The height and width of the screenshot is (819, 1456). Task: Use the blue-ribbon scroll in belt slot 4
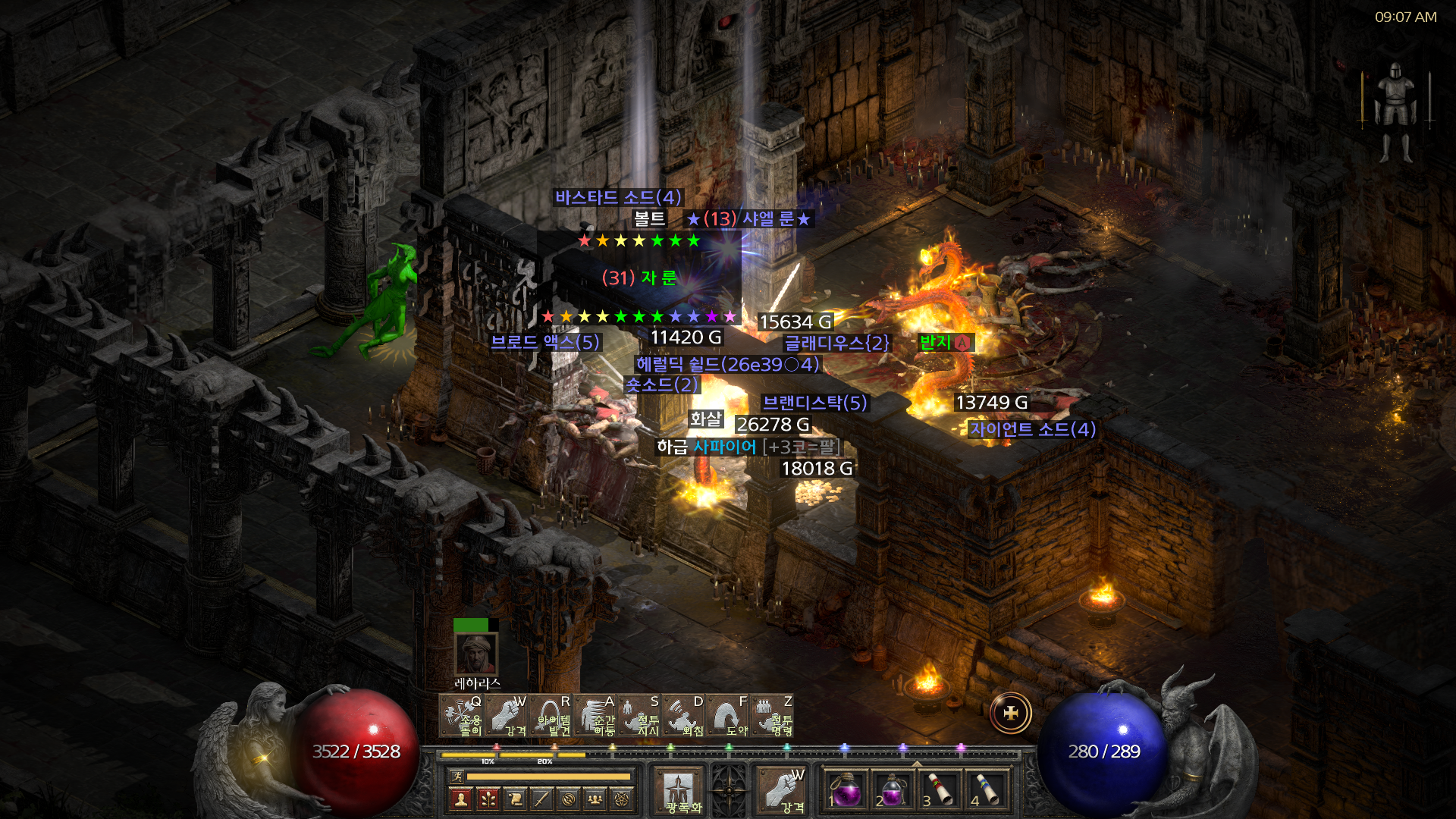tap(987, 790)
